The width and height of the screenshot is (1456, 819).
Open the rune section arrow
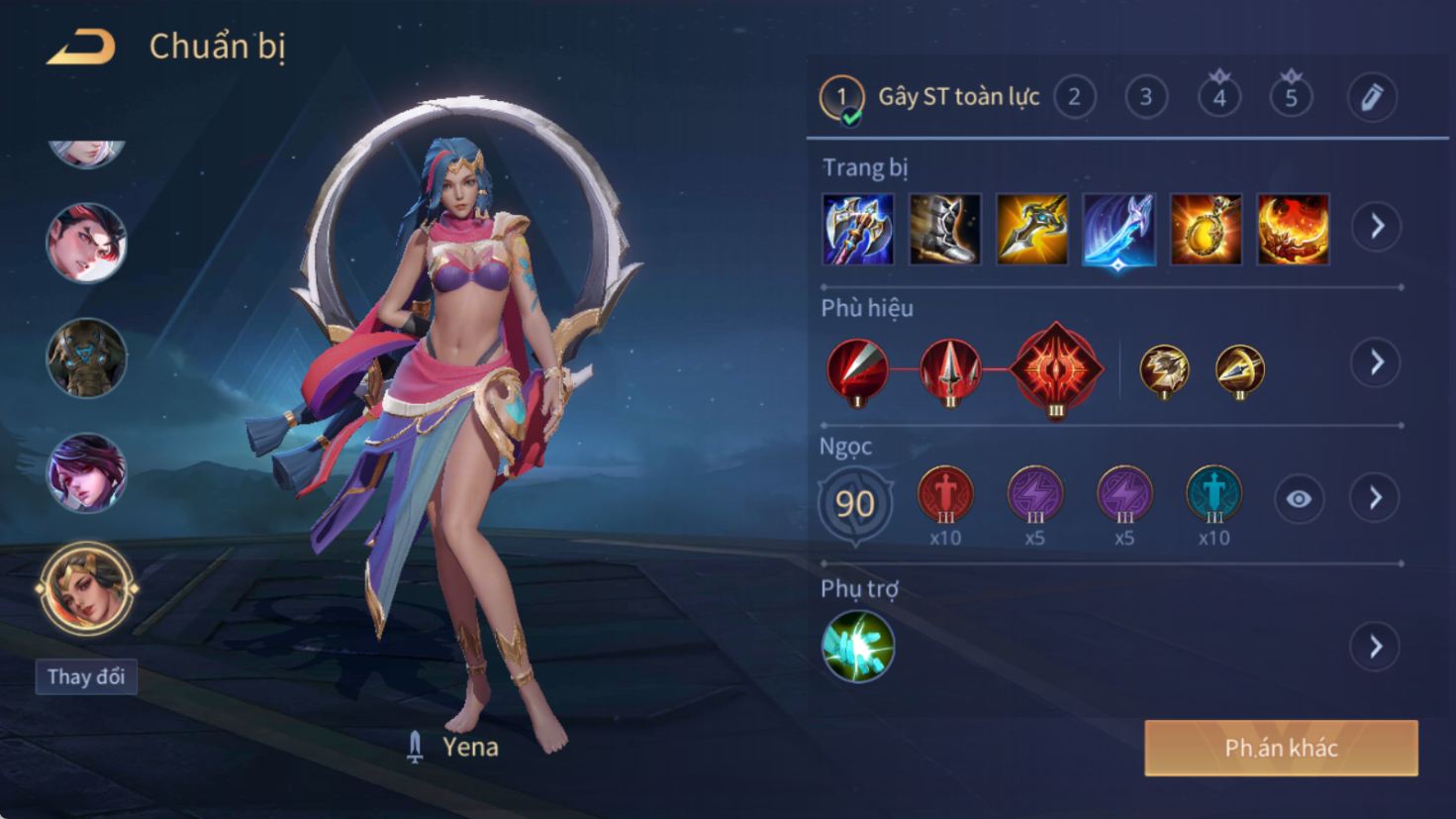pos(1376,498)
